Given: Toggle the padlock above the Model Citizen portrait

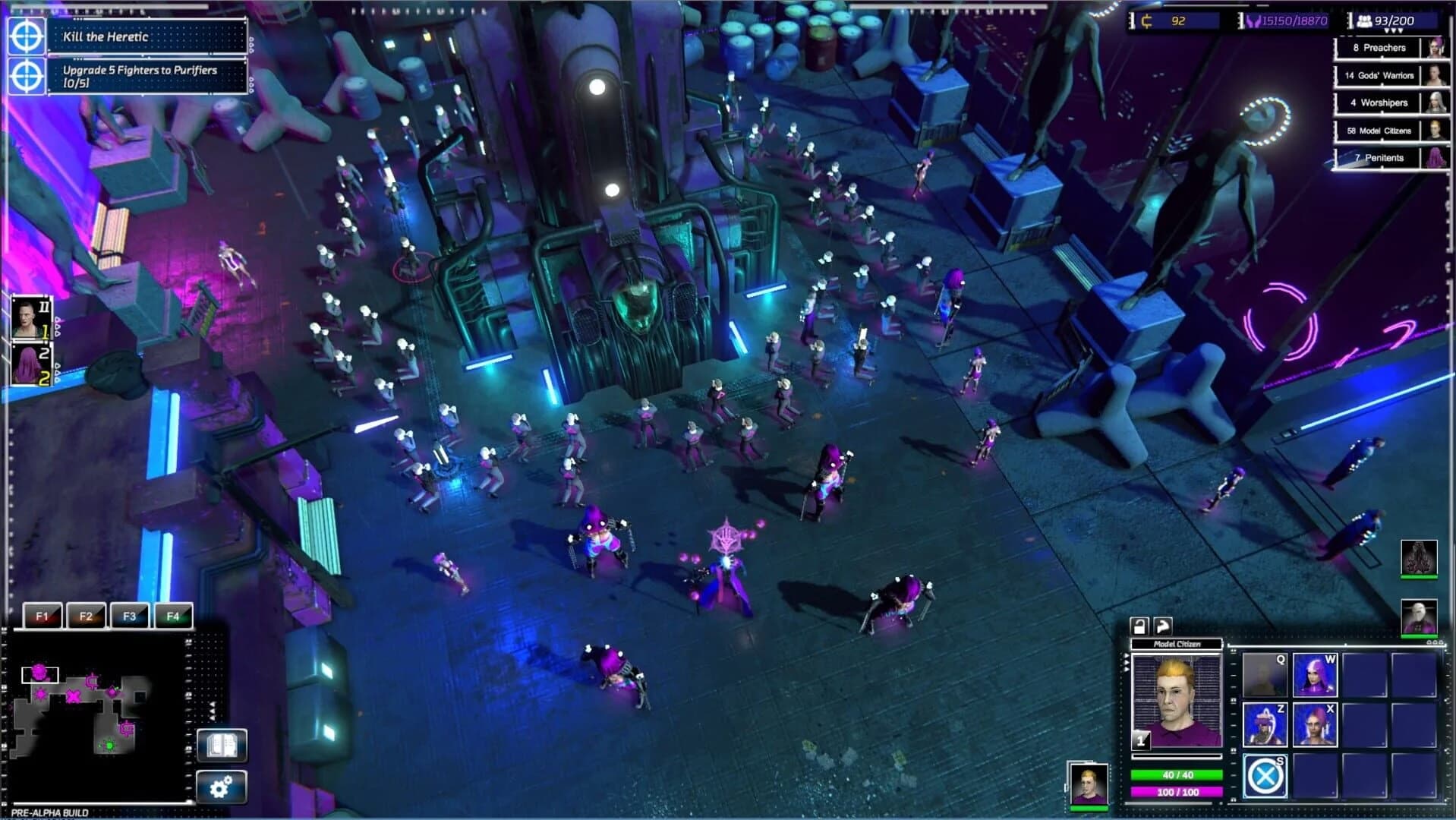Looking at the screenshot, I should 1137,625.
